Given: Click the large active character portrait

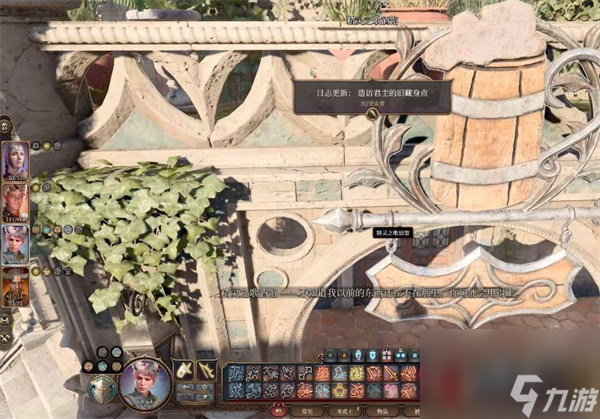Looking at the screenshot, I should point(143,381).
